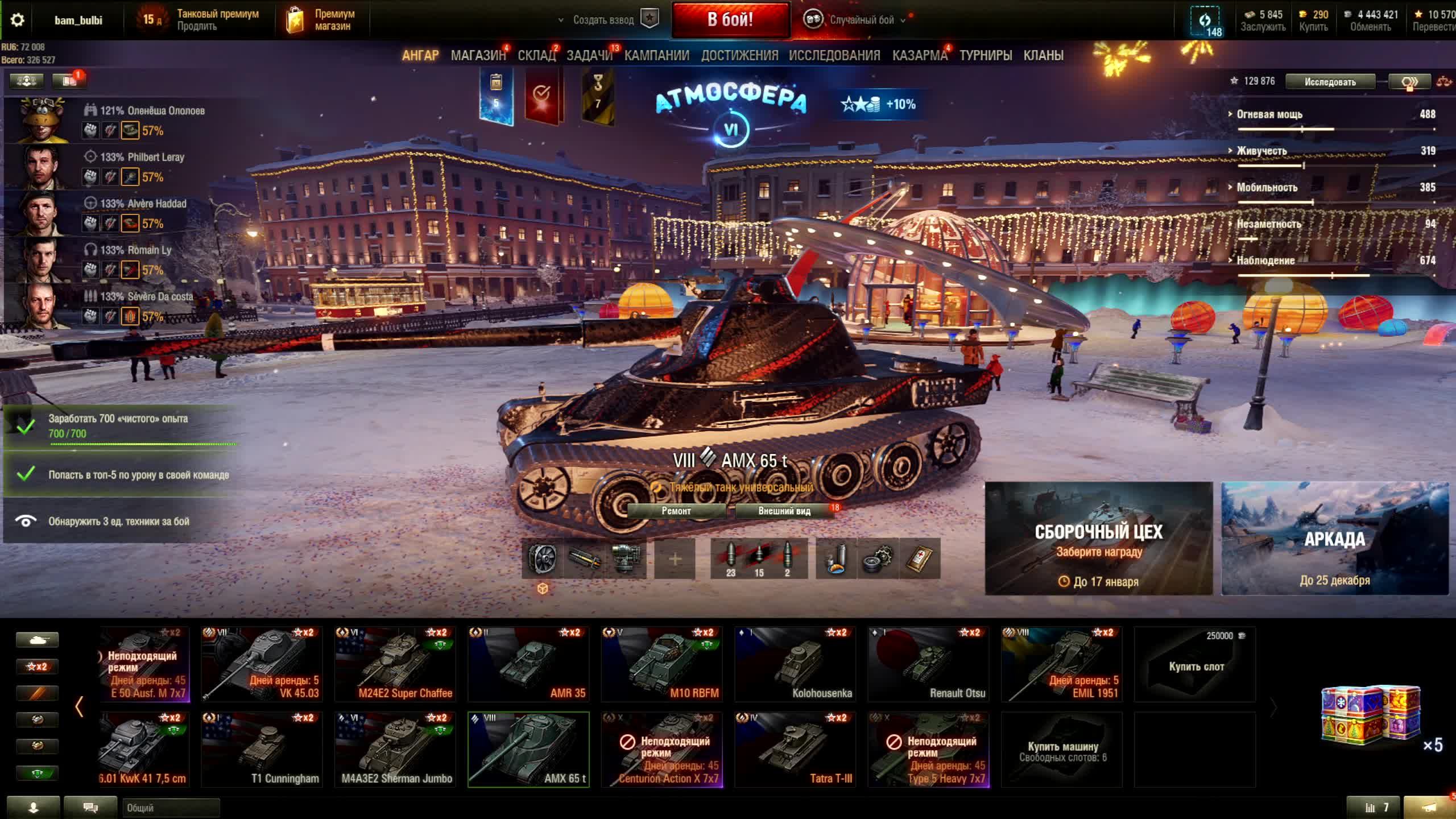Choose the M4A3E2 Sherman Jumbo tank
This screenshot has width=1456, height=819.
coord(395,749)
